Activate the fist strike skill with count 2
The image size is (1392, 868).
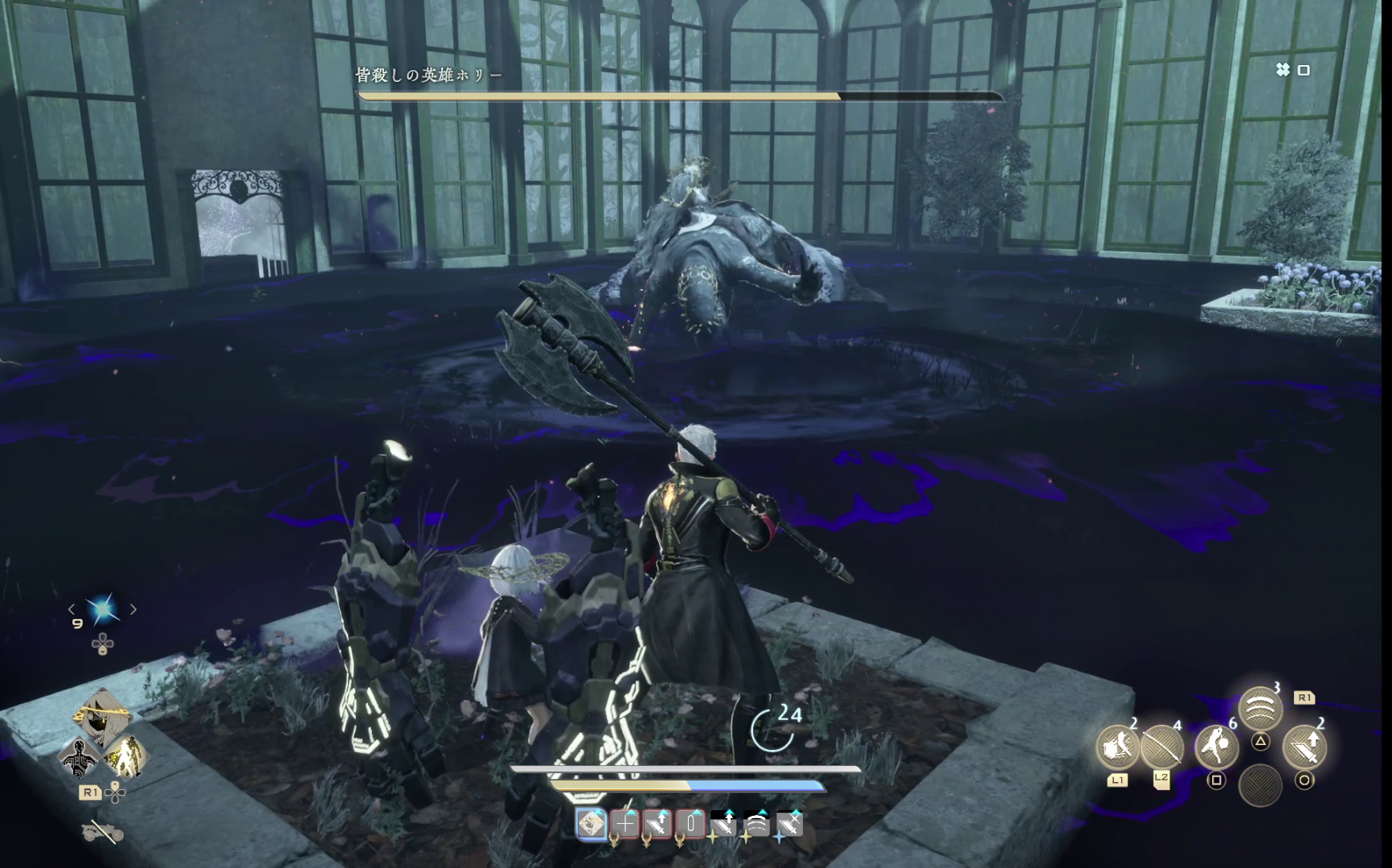[1118, 747]
